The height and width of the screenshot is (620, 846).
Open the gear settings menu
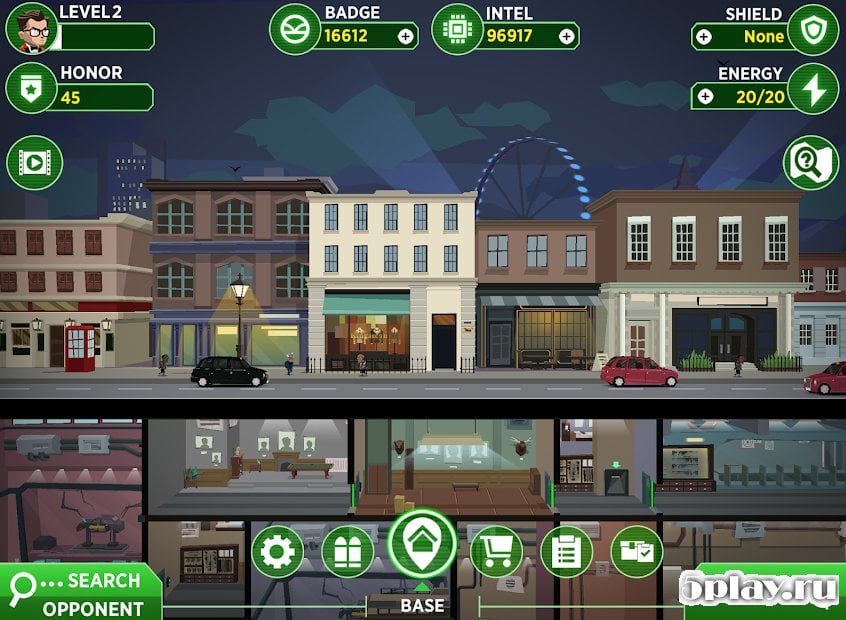pyautogui.click(x=277, y=551)
